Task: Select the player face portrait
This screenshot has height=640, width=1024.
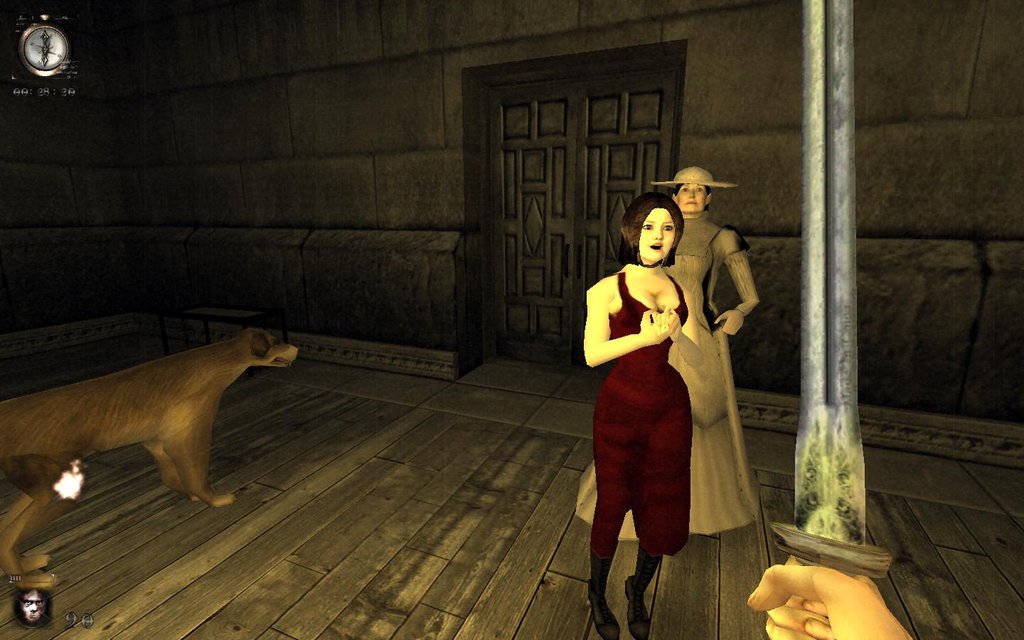Action: click(x=33, y=606)
